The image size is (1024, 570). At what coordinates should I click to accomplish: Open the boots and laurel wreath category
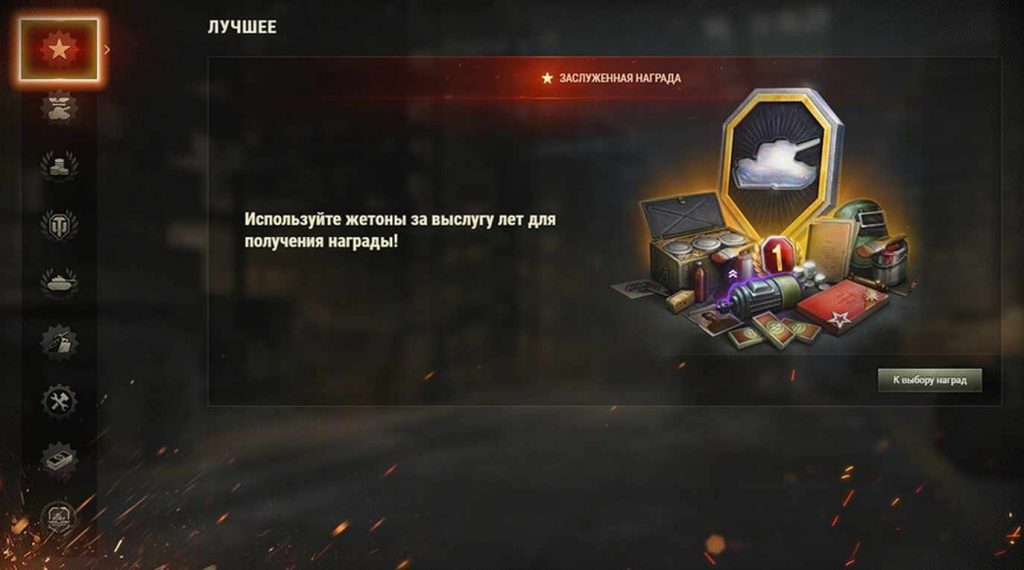59,164
